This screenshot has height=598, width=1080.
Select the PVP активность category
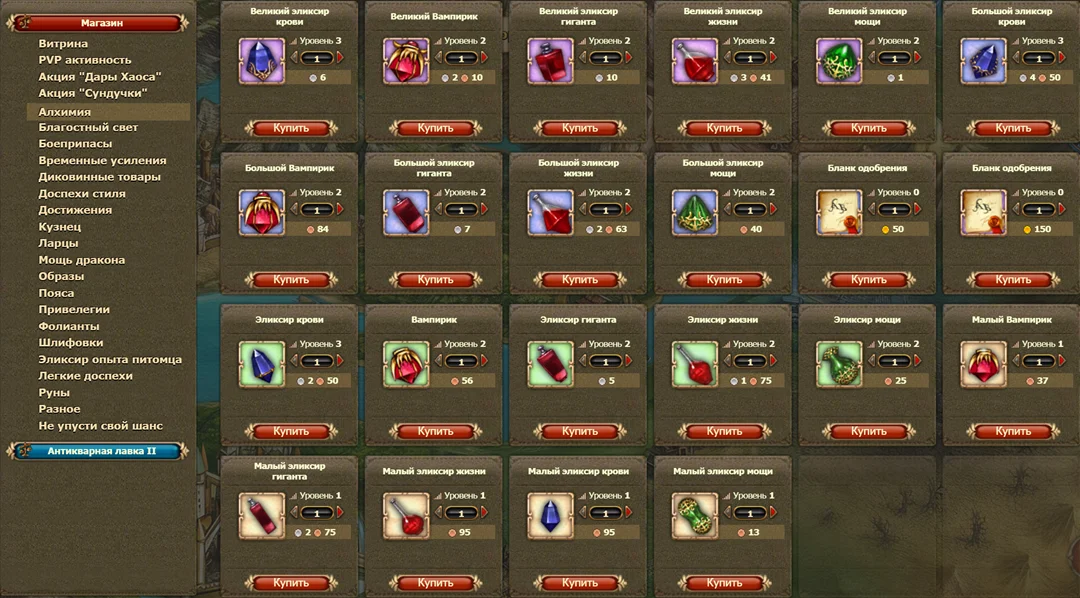(x=85, y=60)
